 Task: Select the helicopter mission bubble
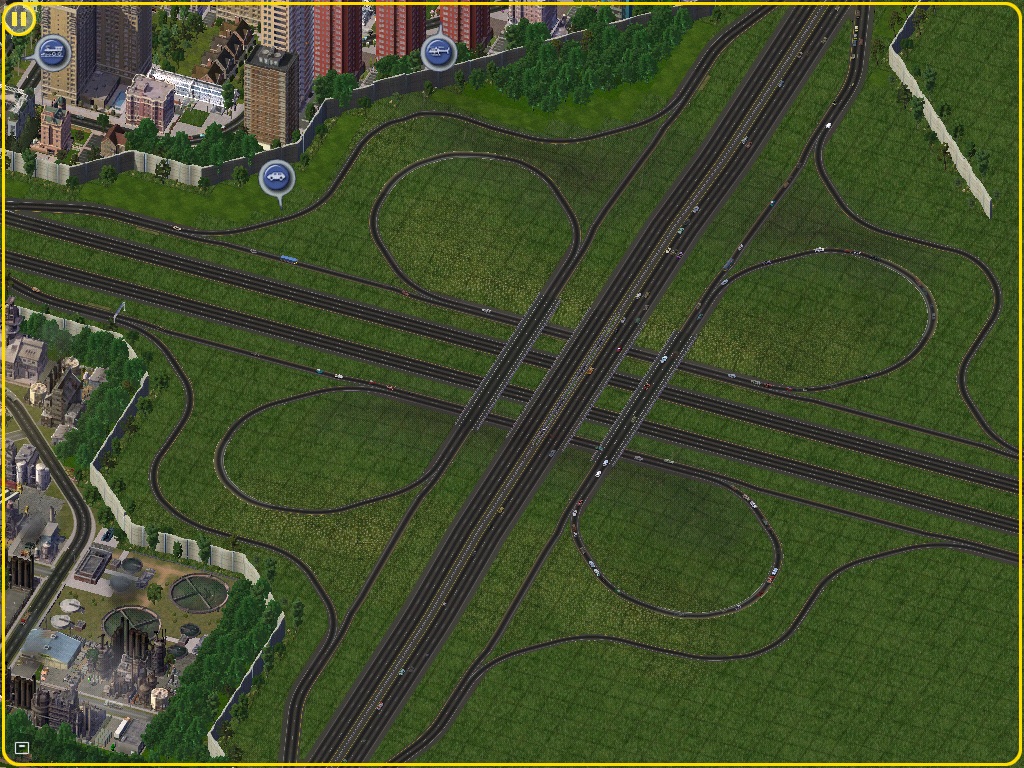click(x=438, y=52)
